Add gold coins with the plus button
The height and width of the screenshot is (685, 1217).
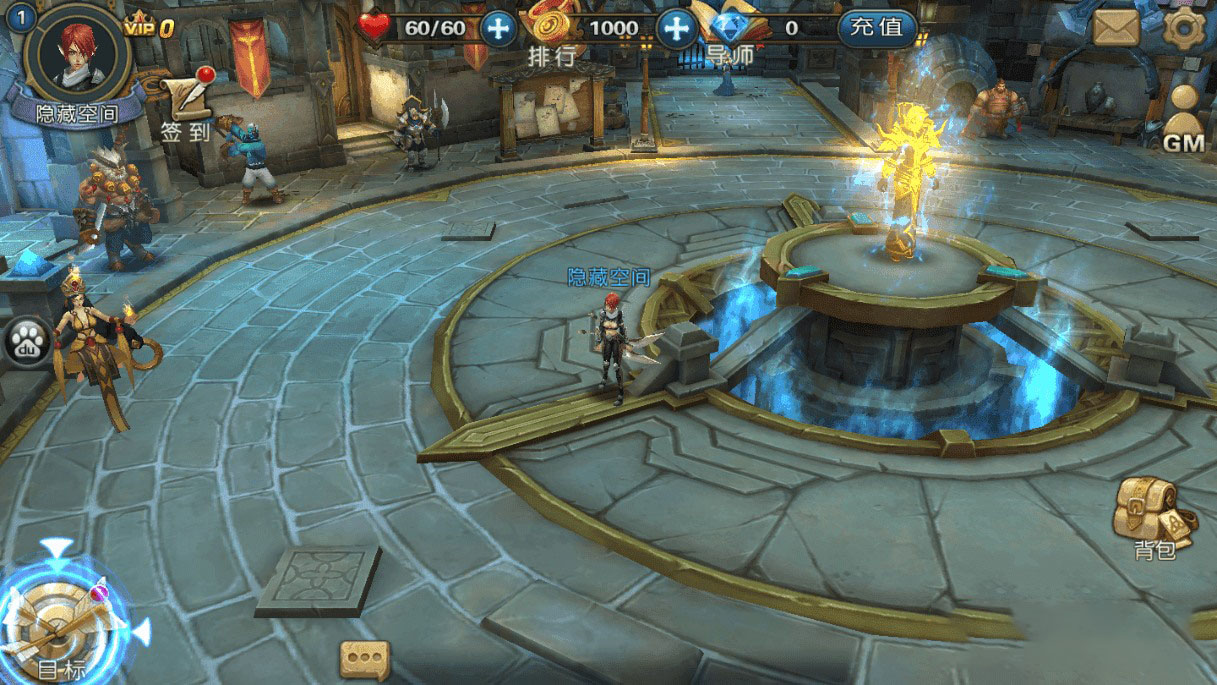[677, 28]
